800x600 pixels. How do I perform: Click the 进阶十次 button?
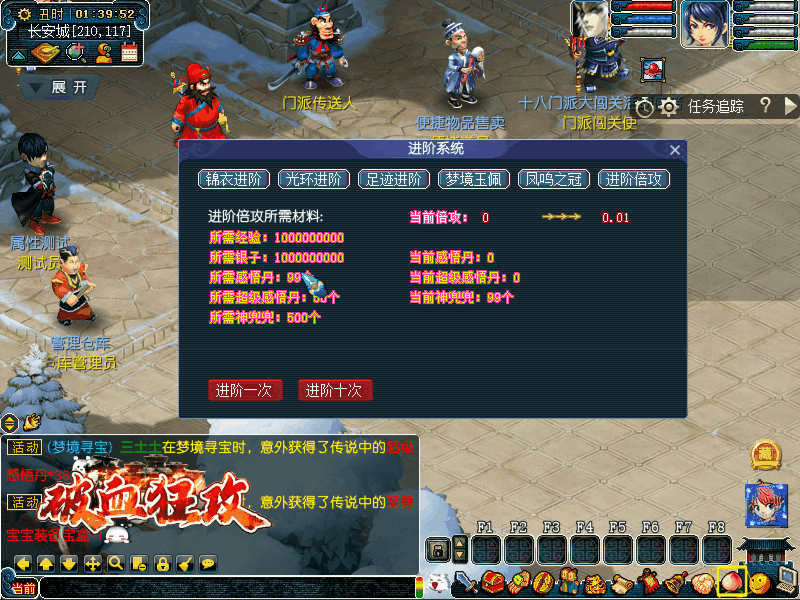coord(335,390)
